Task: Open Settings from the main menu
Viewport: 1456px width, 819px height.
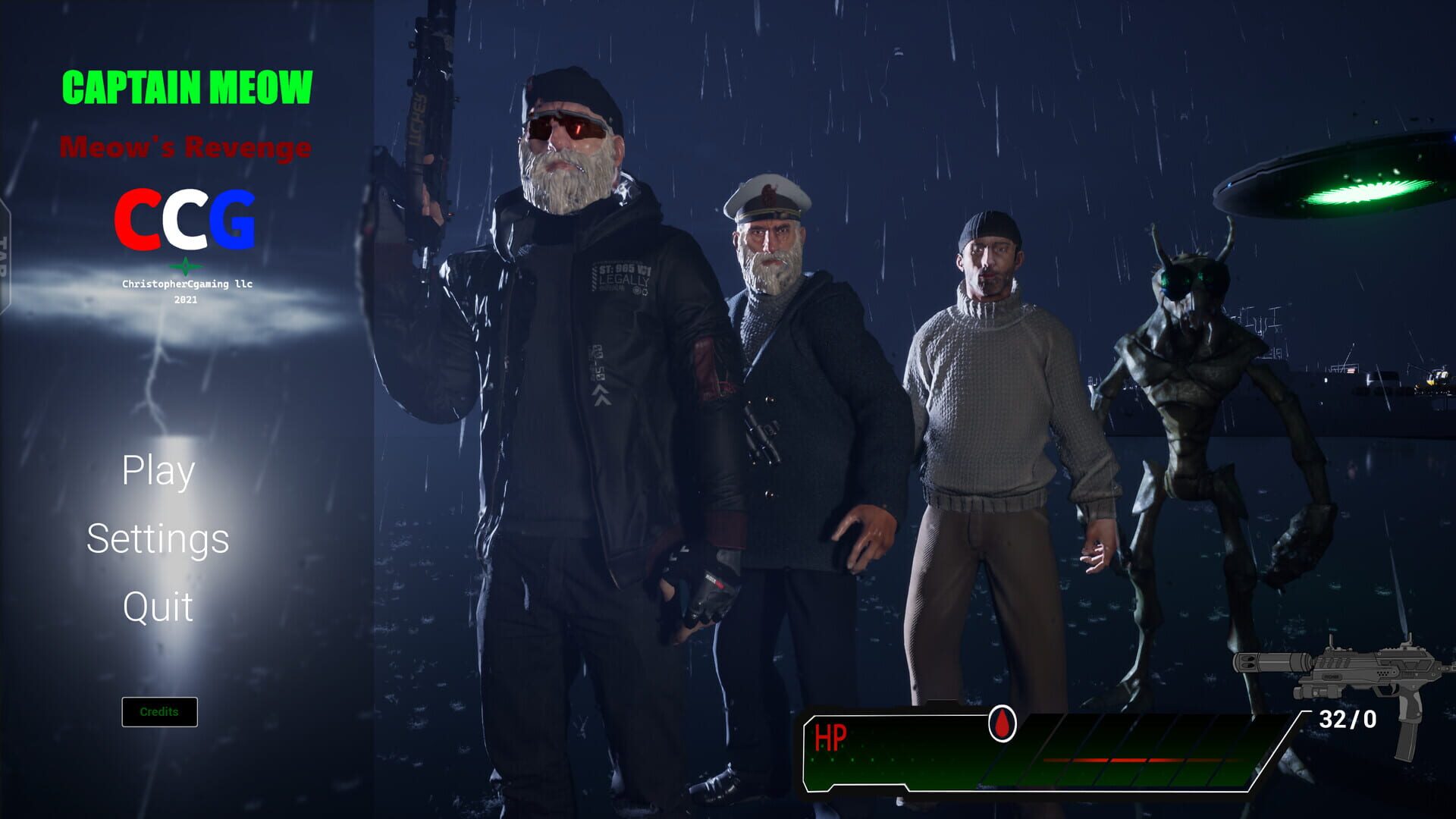Action: [158, 540]
